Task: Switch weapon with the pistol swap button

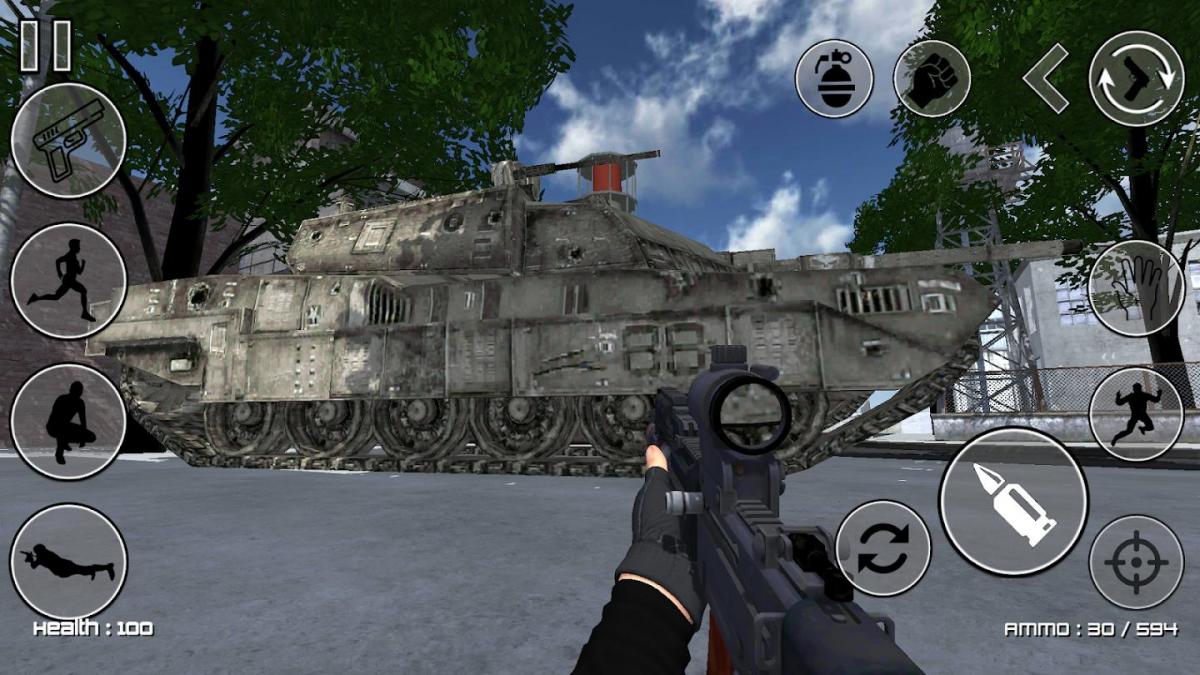Action: [x=1136, y=78]
